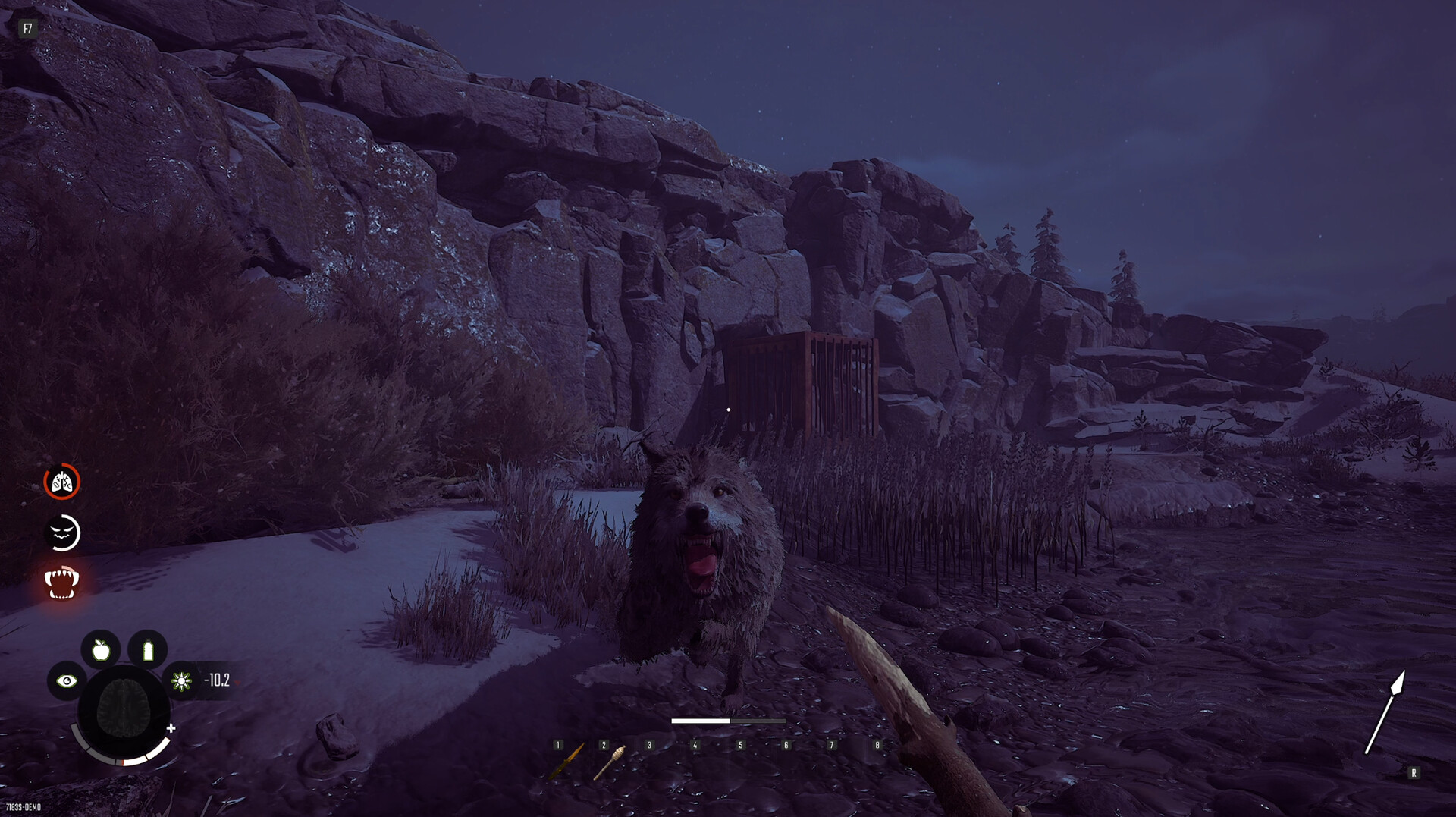Click the sun temperature icon
1456x817 pixels.
(x=180, y=682)
